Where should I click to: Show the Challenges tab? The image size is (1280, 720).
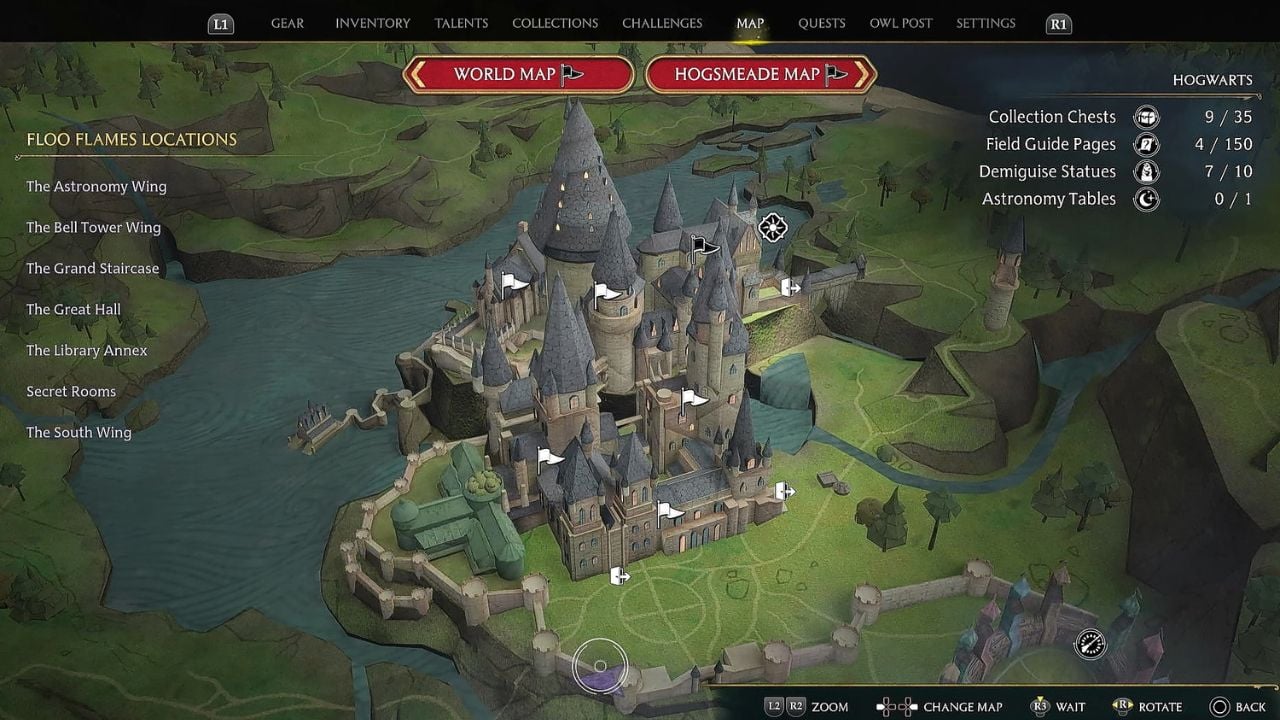662,23
